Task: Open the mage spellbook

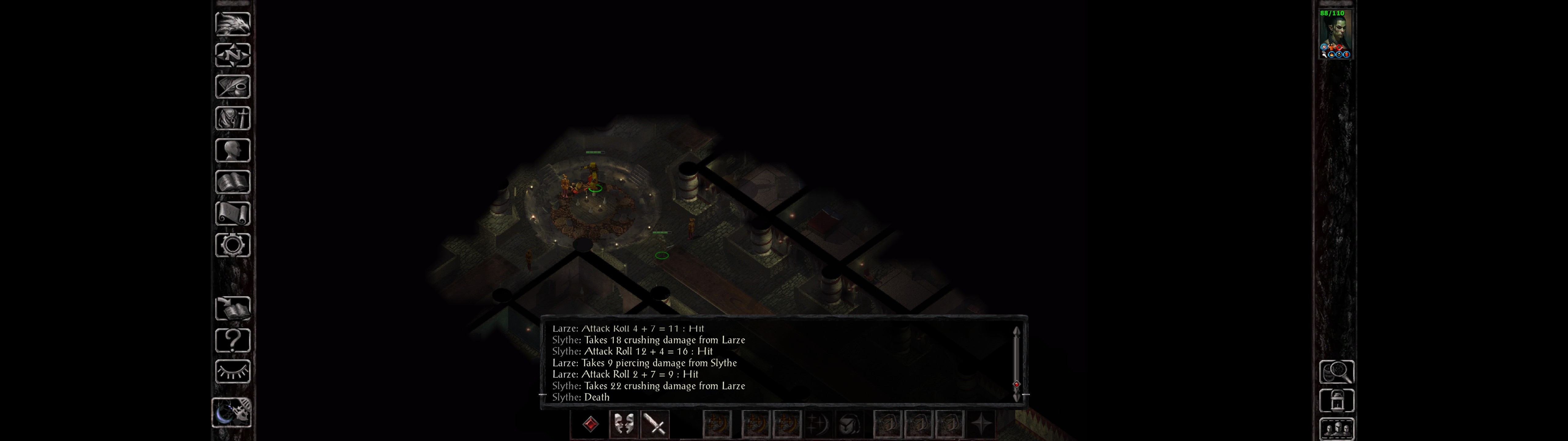Action: point(232,182)
